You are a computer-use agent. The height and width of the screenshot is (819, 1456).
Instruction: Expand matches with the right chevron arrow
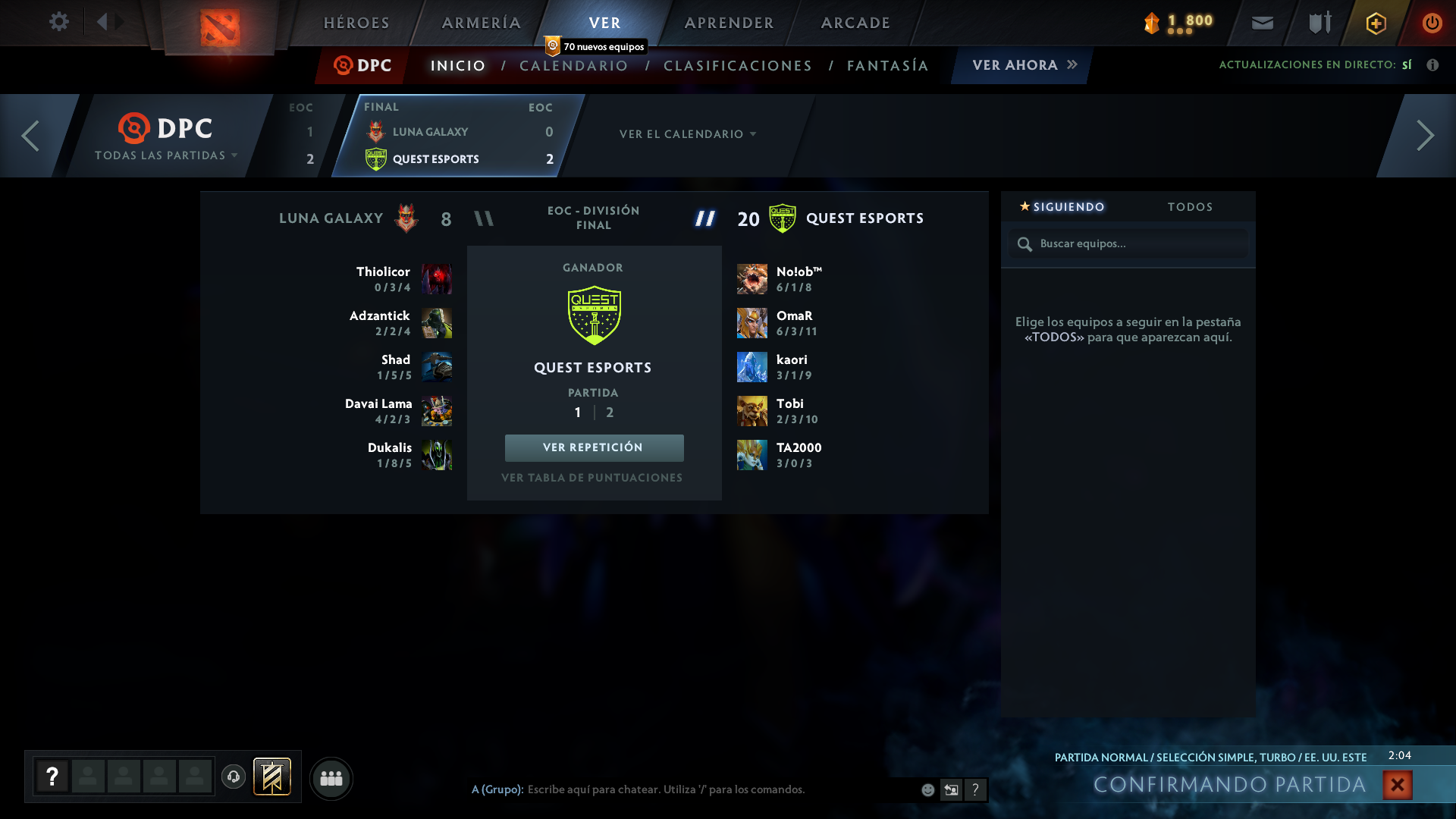coord(1425,136)
